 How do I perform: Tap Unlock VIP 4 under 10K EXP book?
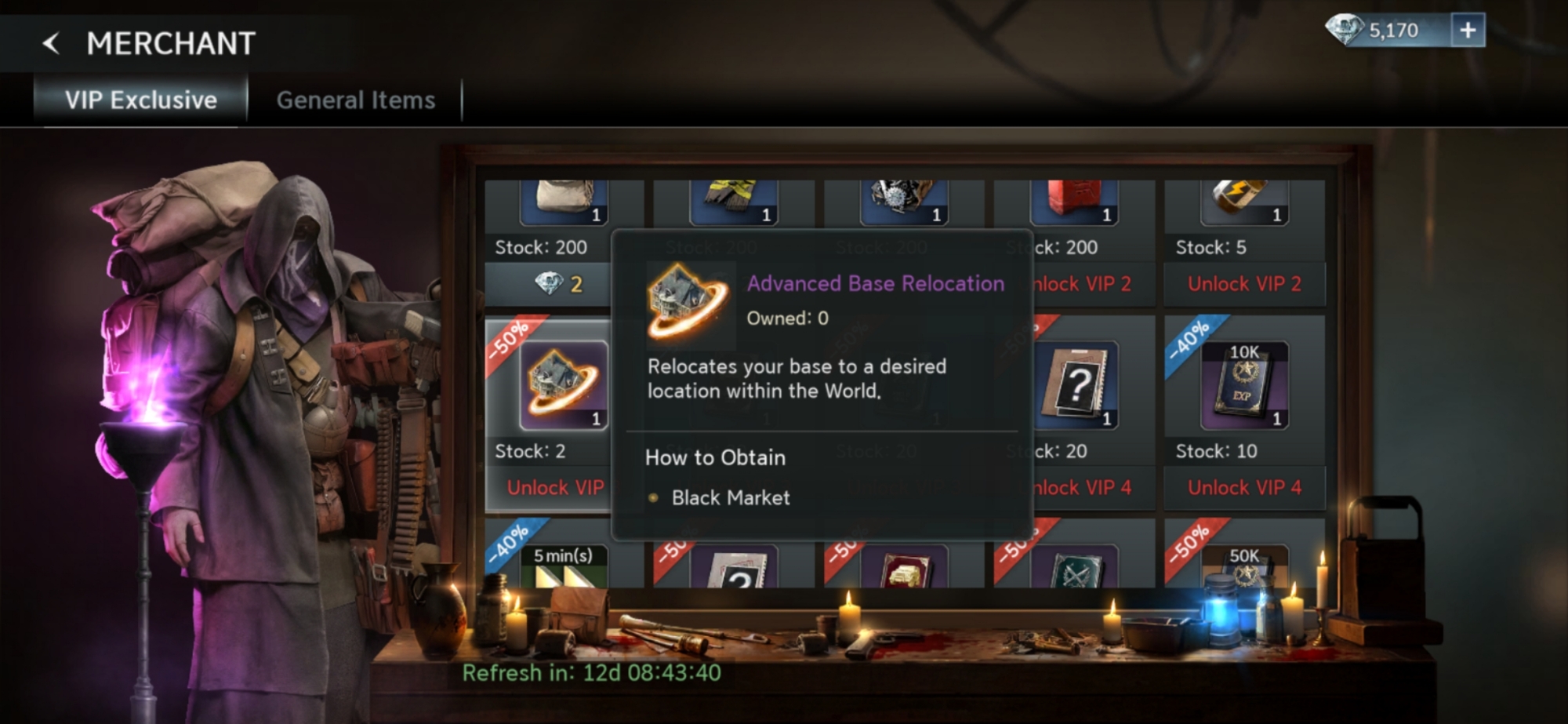[x=1244, y=487]
